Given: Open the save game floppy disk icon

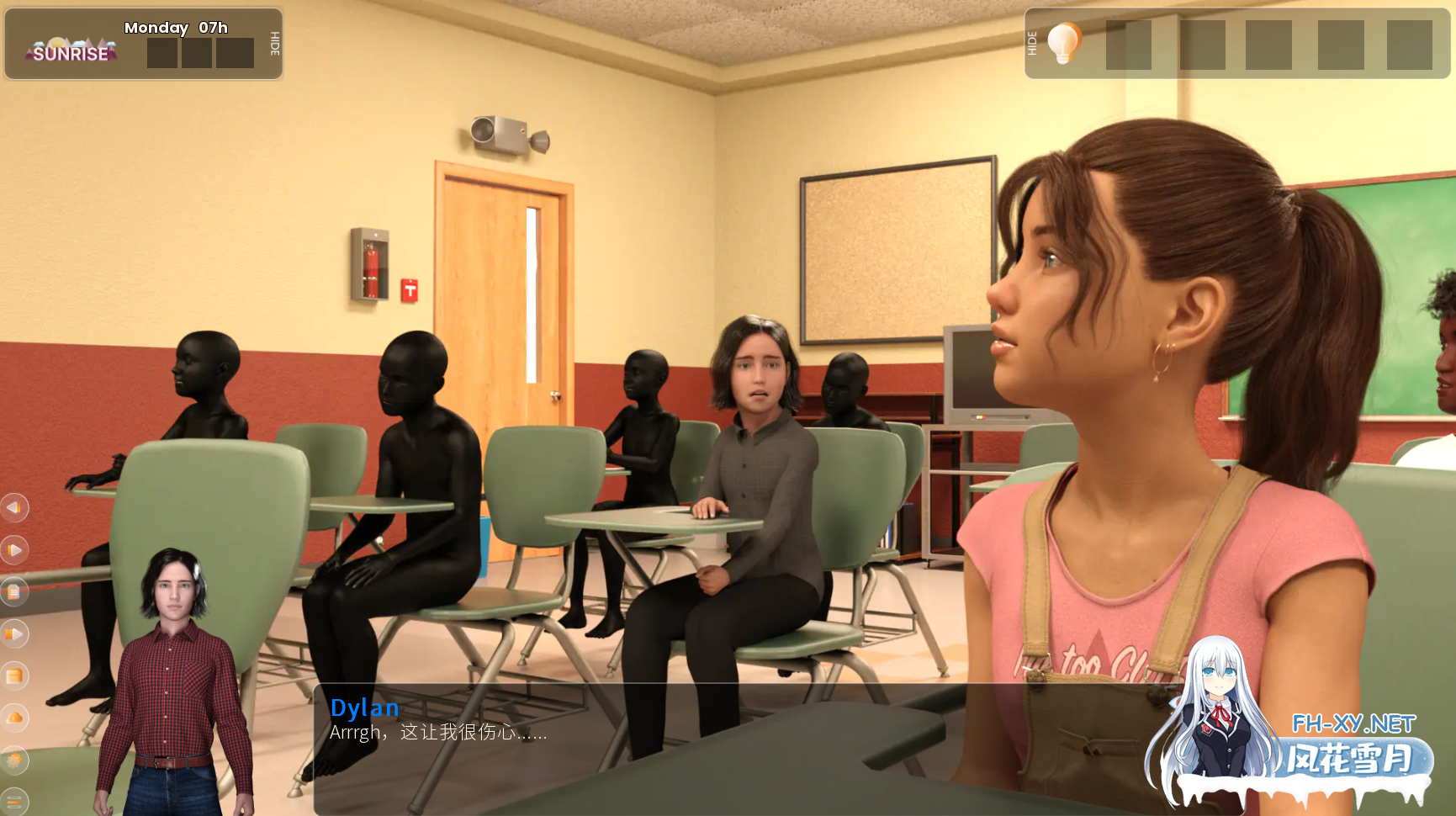Looking at the screenshot, I should tap(14, 676).
